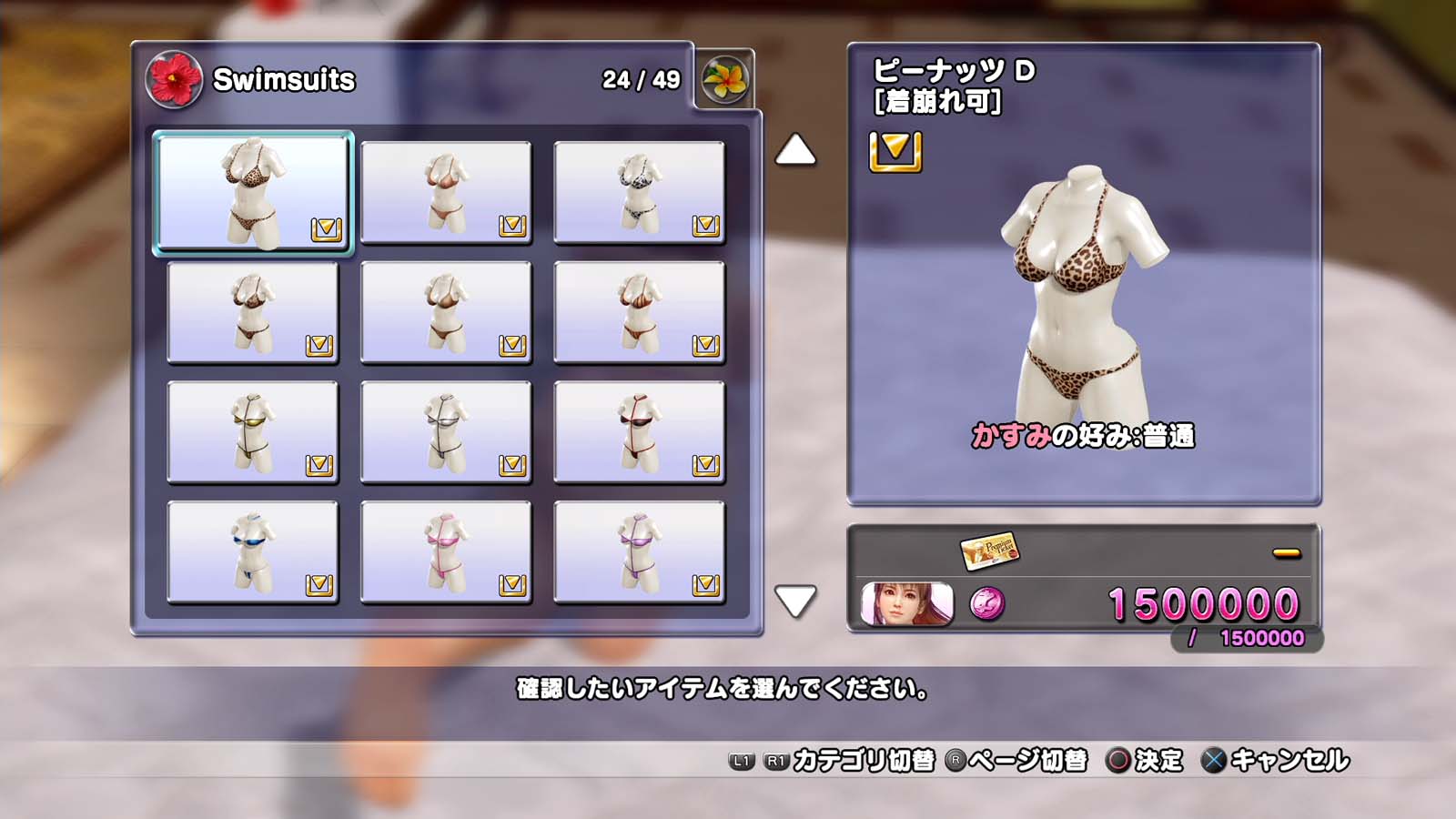
Task: Choose the dark red sling swimsuit
Action: [x=639, y=431]
